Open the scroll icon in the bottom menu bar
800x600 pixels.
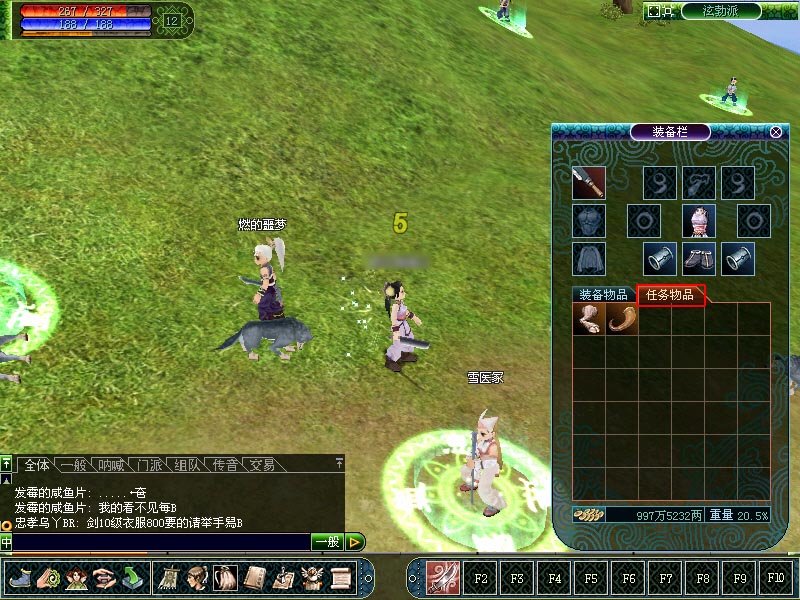tap(342, 577)
